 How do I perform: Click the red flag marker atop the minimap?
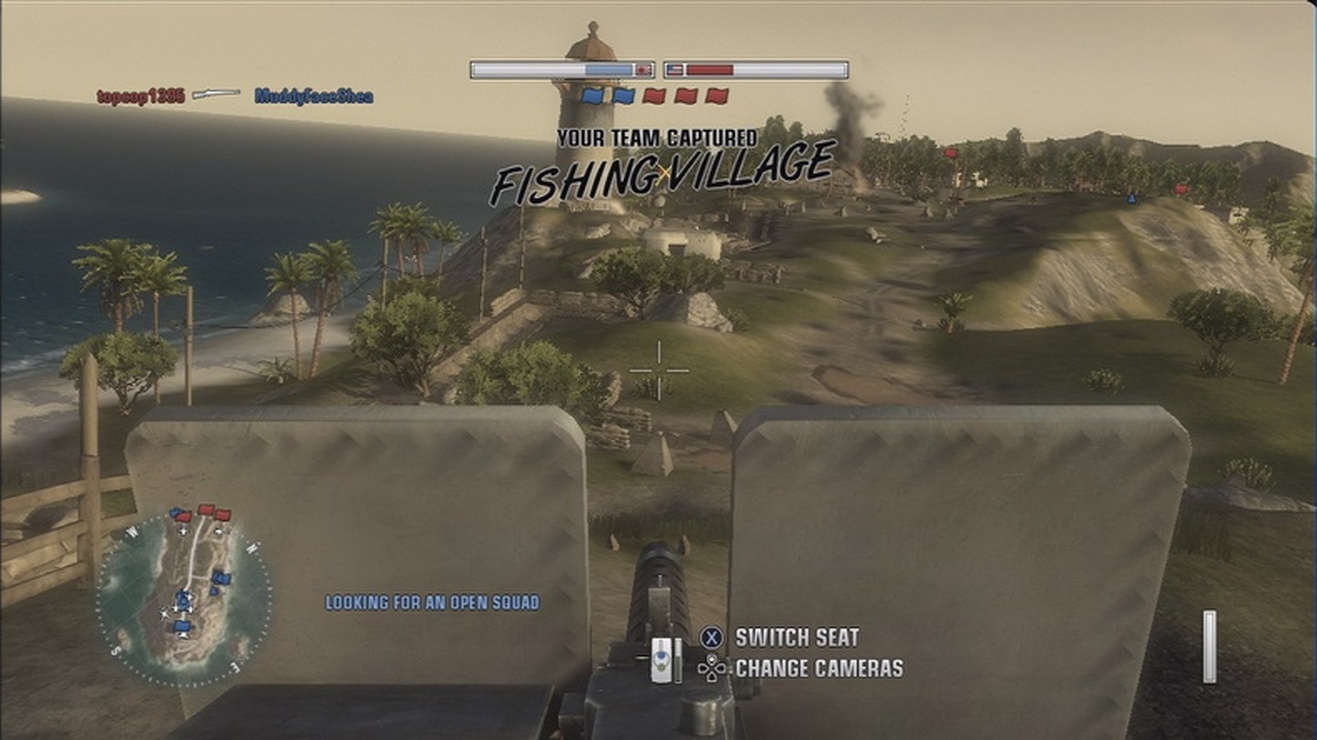(x=205, y=509)
